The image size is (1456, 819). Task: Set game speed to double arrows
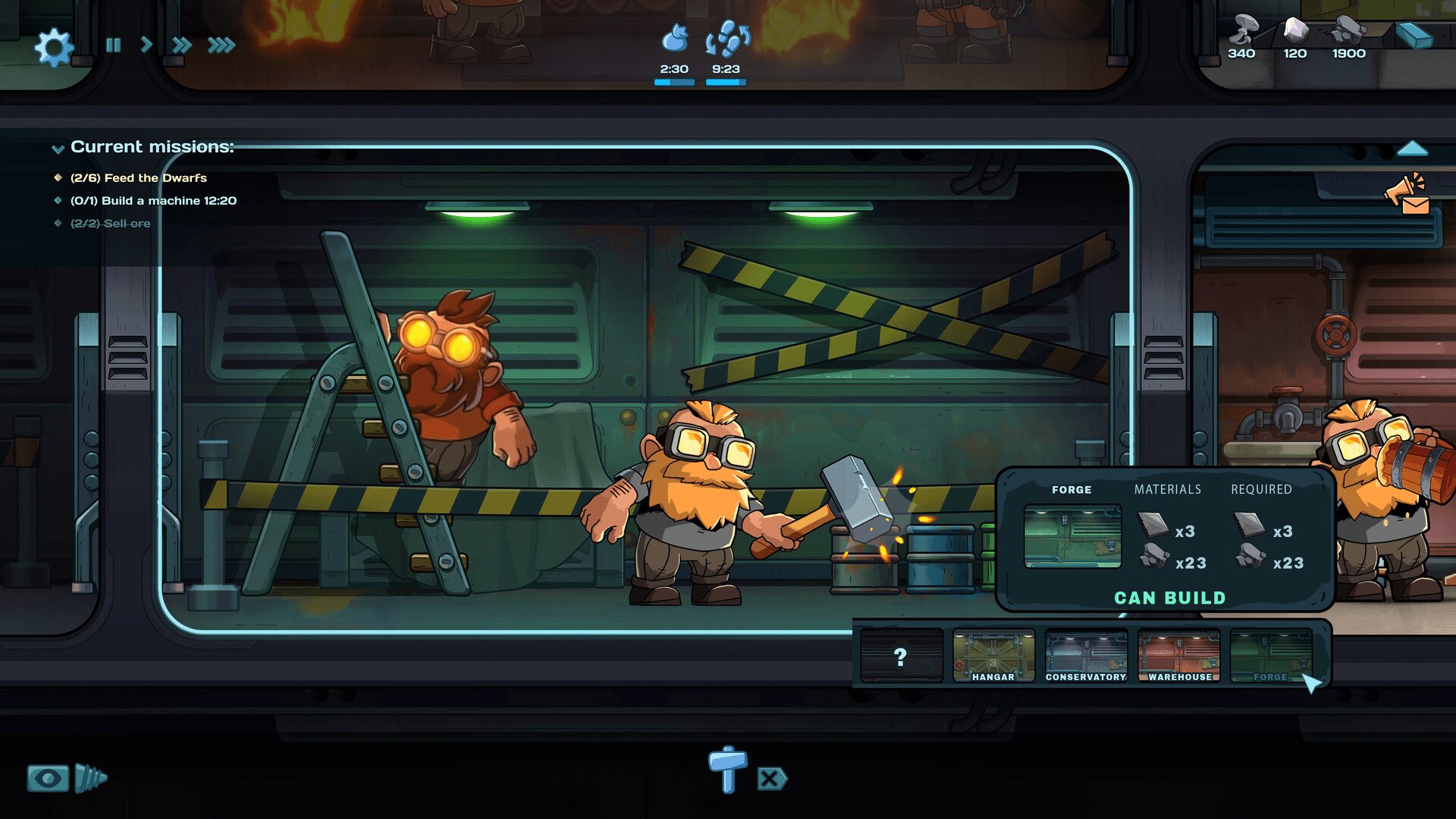click(181, 45)
